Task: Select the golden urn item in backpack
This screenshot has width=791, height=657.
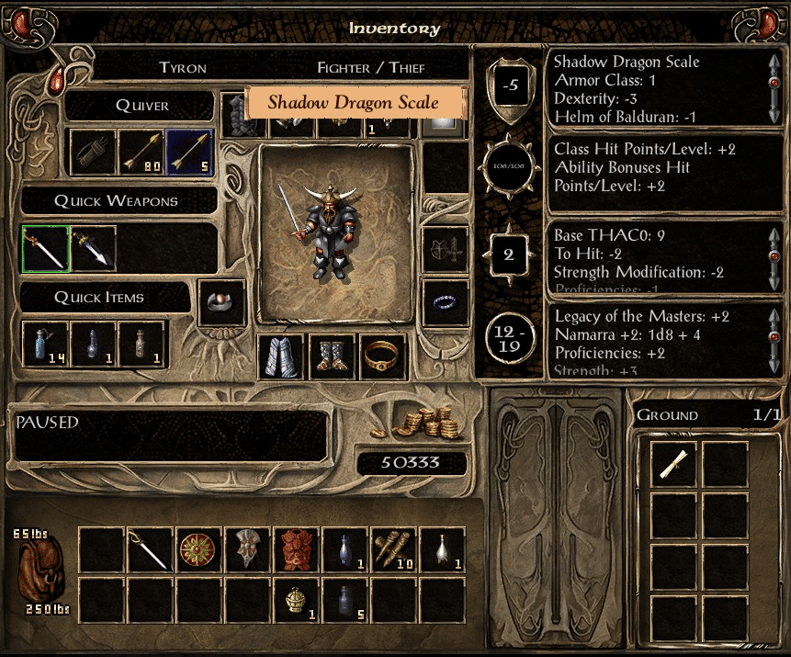Action: (x=297, y=599)
